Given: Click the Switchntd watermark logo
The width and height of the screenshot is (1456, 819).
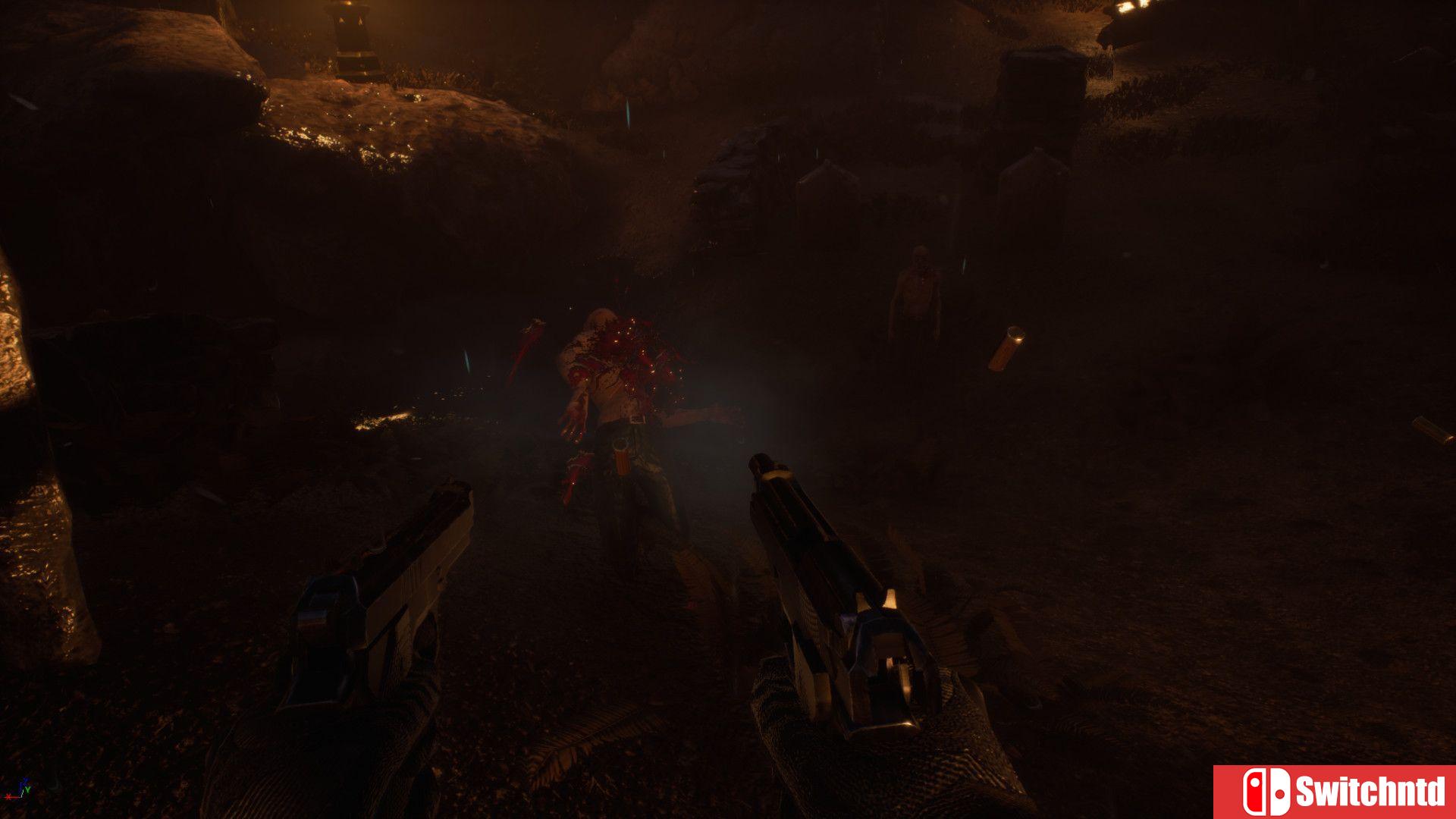Looking at the screenshot, I should [x=1335, y=792].
